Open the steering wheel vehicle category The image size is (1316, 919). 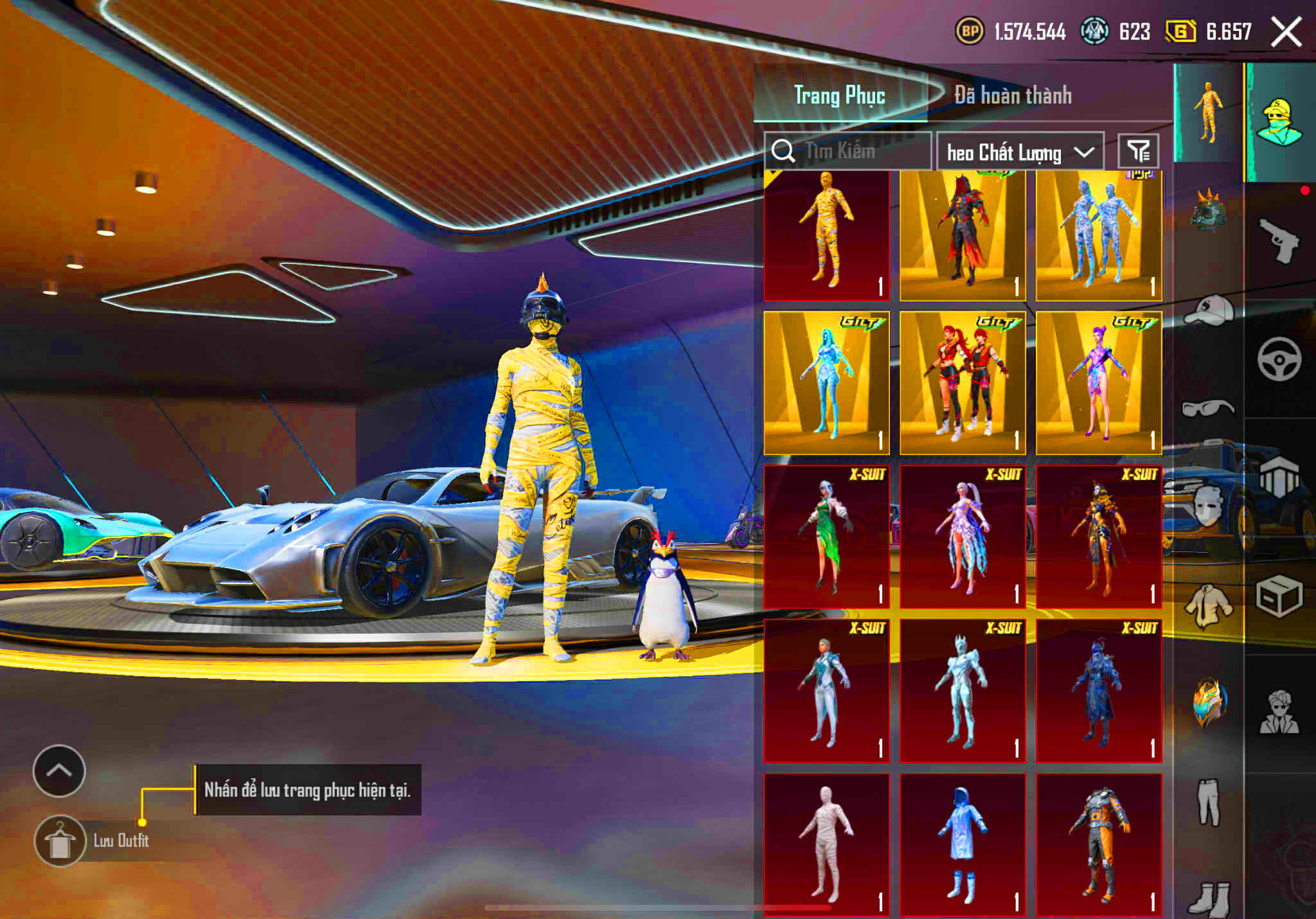click(x=1279, y=357)
